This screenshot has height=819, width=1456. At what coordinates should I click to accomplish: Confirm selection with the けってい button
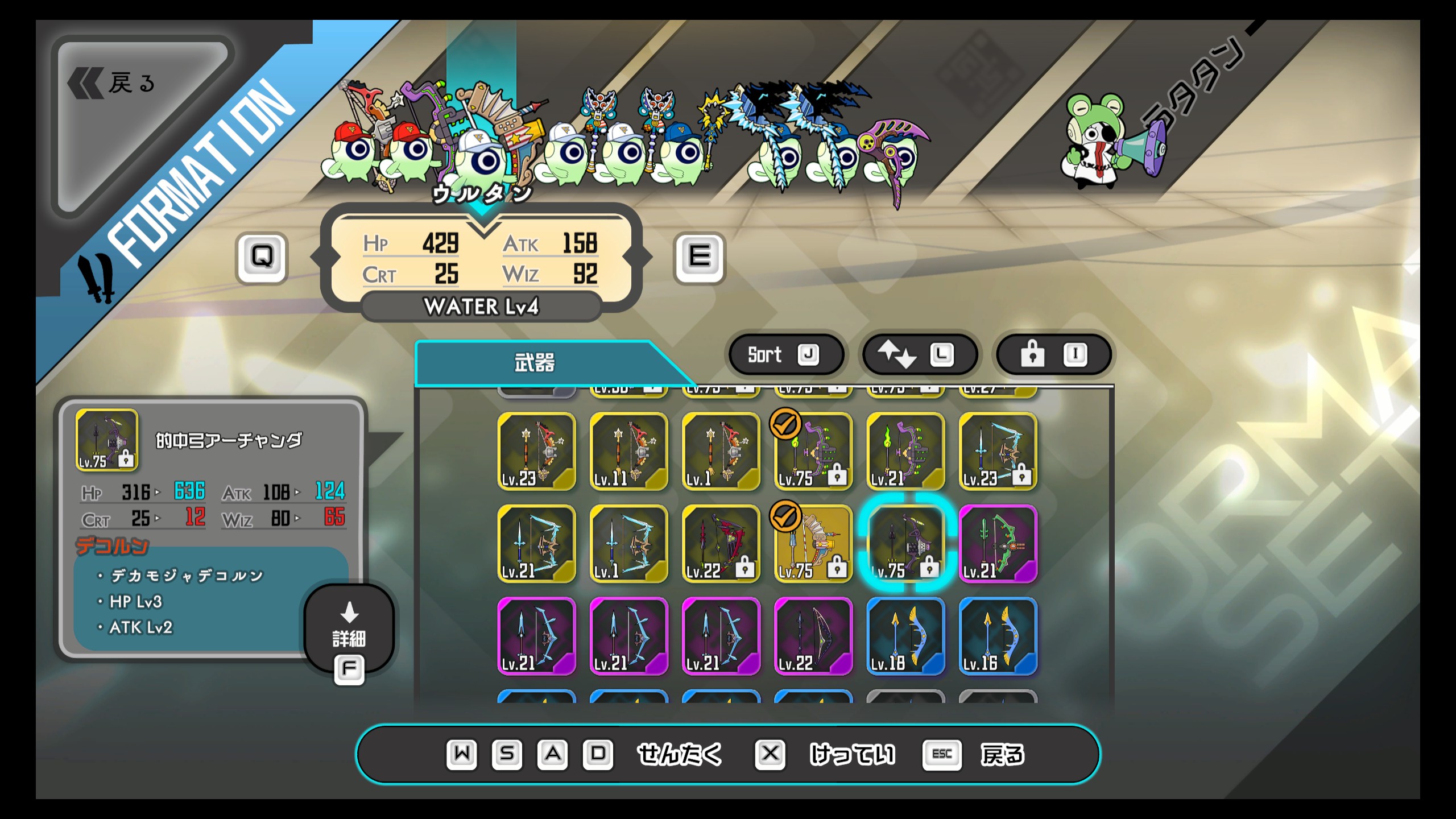[x=851, y=755]
